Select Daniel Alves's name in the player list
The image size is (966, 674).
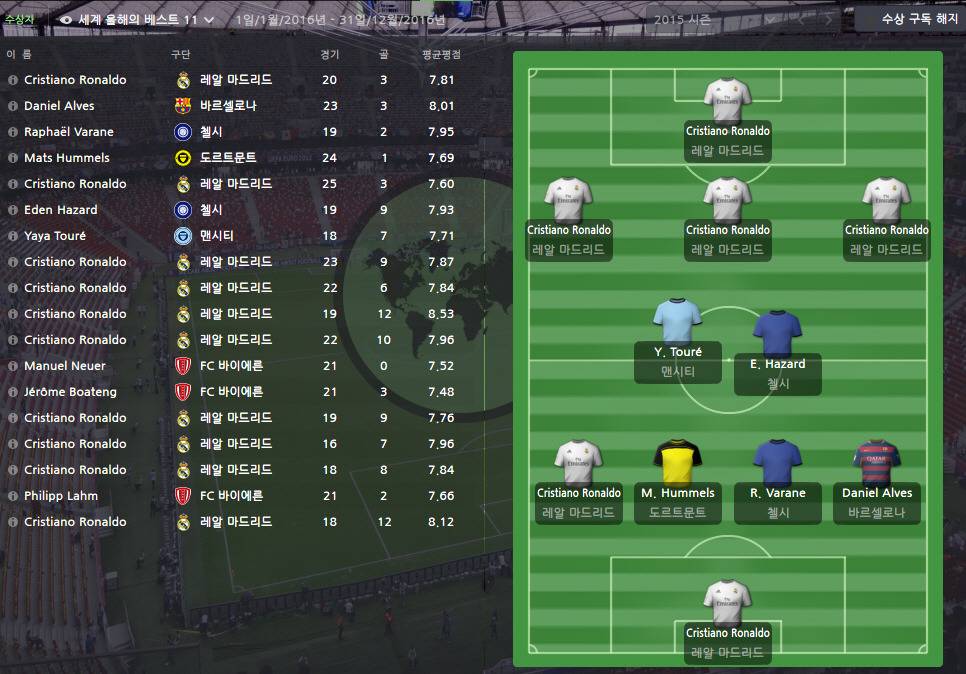tap(59, 106)
